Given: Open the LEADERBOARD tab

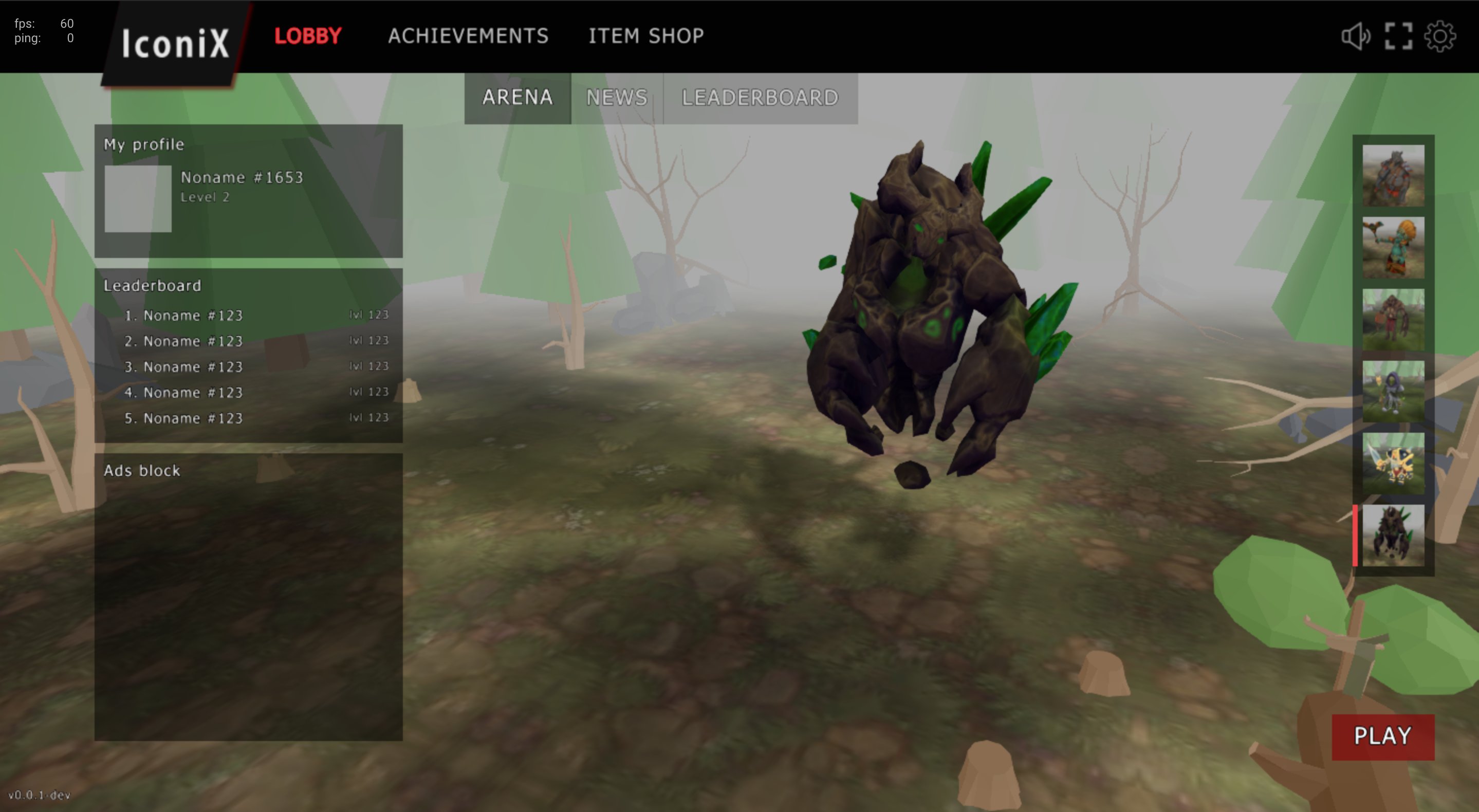Looking at the screenshot, I should point(759,98).
